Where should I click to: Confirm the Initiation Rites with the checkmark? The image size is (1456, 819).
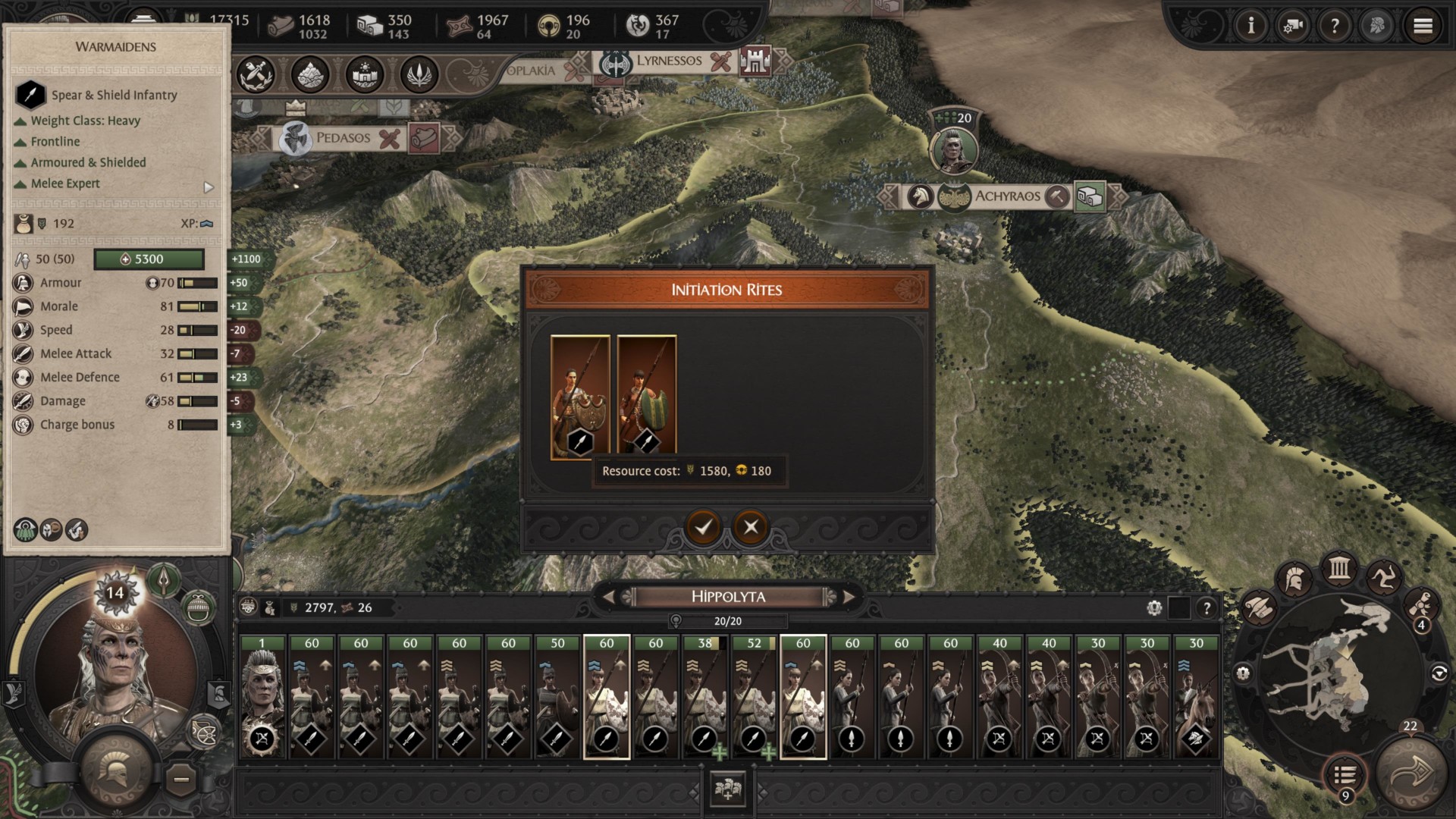click(703, 527)
